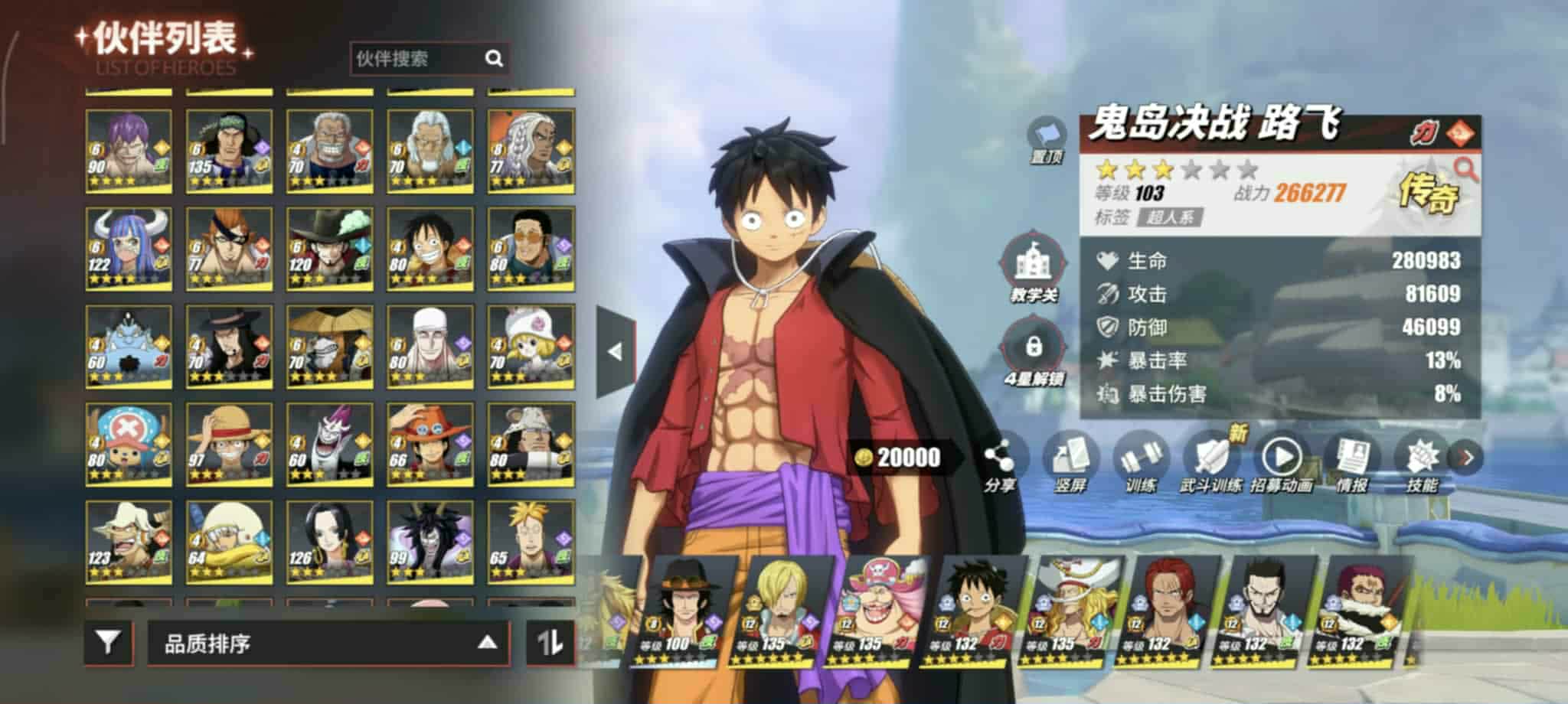1568x704 pixels.
Task: Open the 训练 training dumbbell icon
Action: click(1140, 462)
